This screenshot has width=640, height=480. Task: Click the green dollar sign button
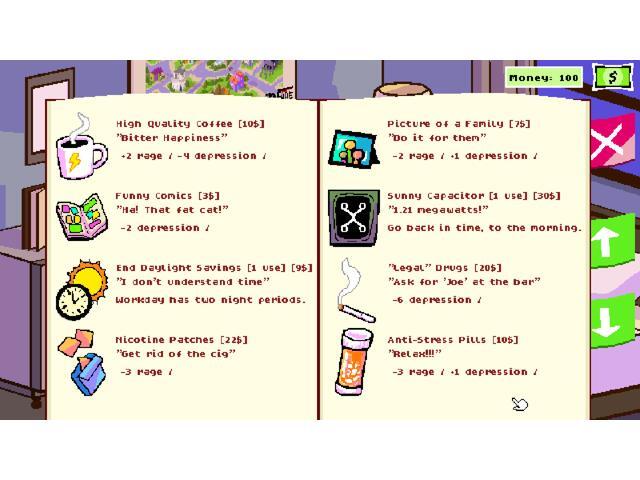pos(612,77)
